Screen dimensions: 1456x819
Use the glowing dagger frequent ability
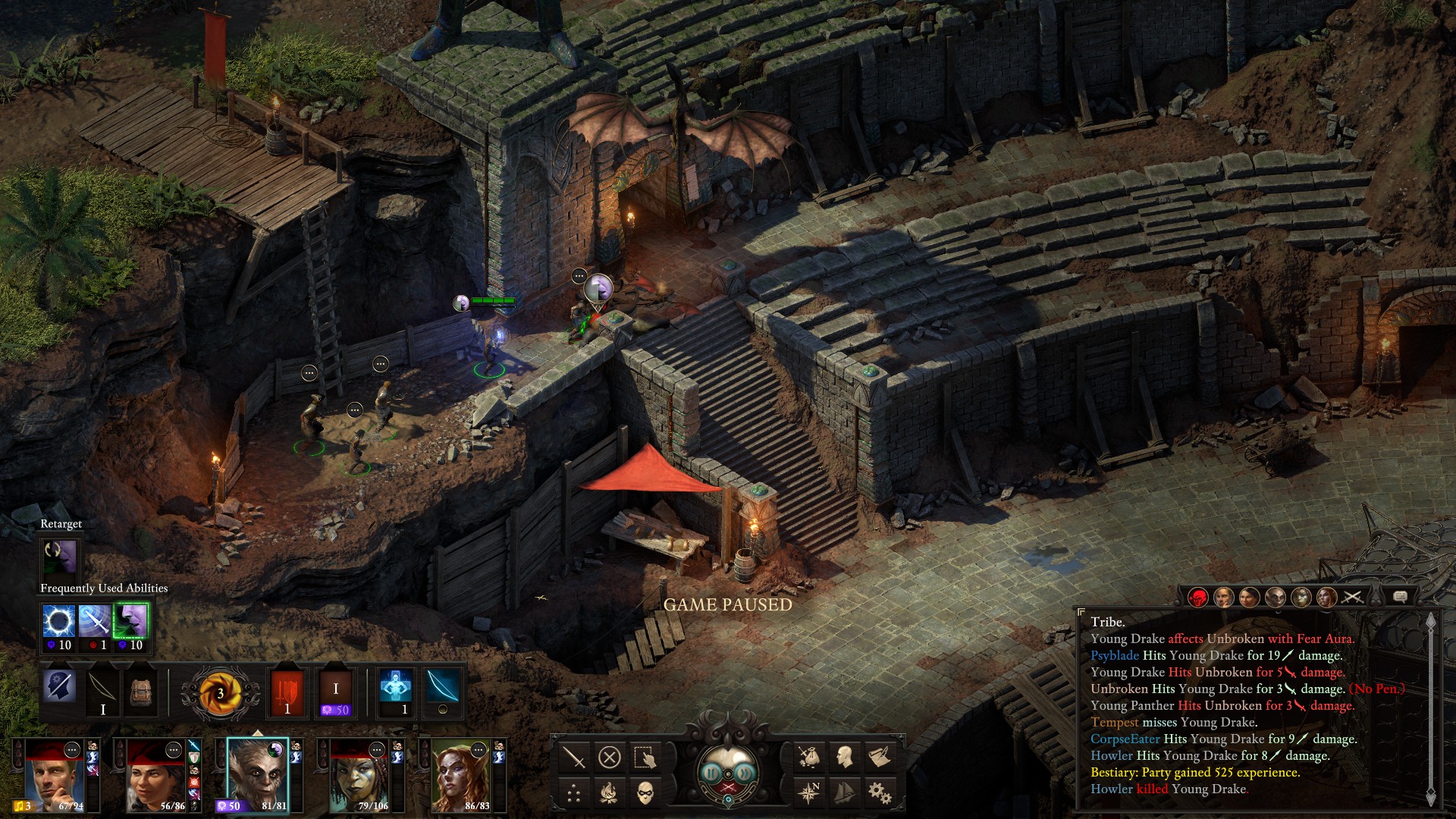tap(95, 622)
